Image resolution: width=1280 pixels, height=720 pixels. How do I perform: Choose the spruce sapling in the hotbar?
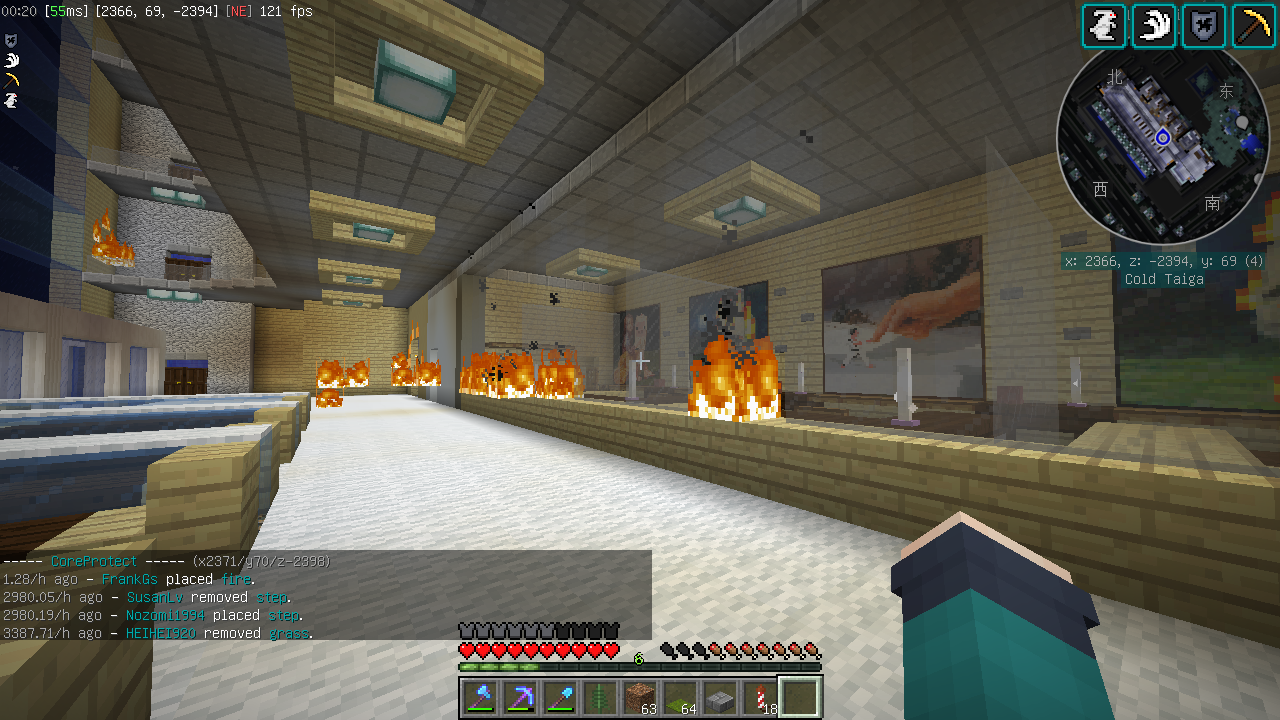click(x=600, y=697)
